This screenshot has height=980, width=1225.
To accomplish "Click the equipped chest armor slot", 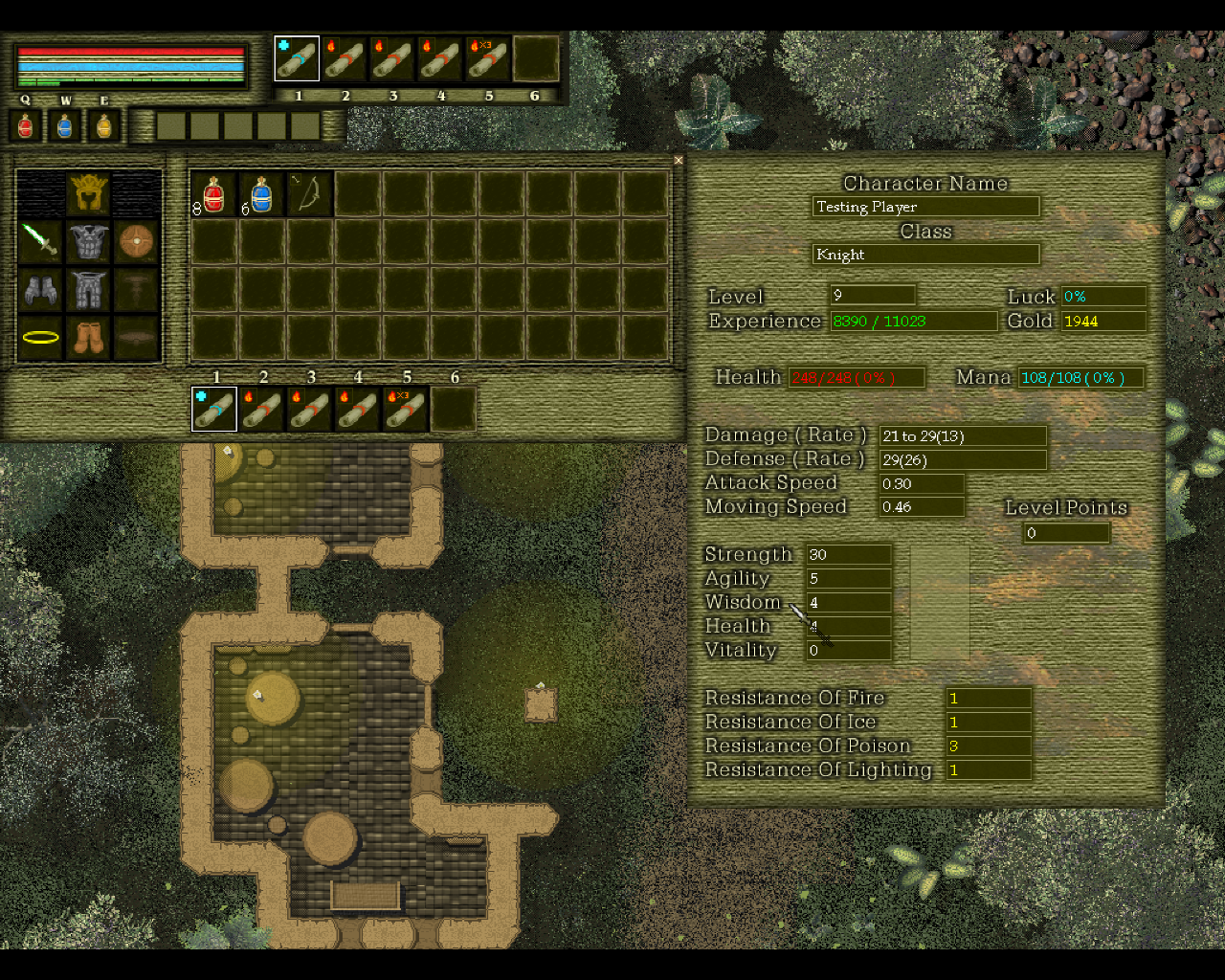I will coord(89,241).
